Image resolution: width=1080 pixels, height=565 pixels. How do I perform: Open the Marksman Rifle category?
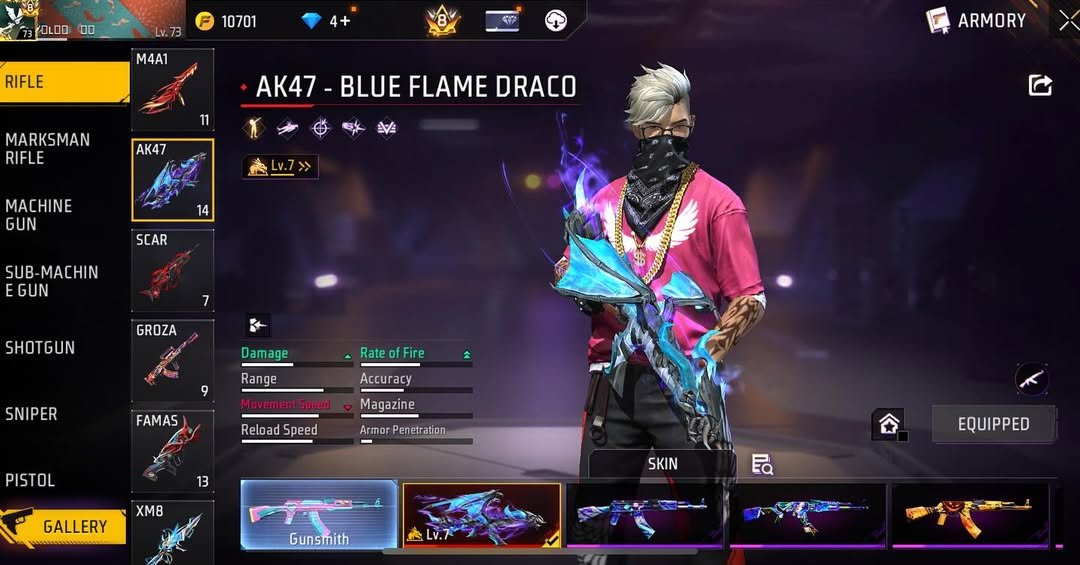(60, 148)
